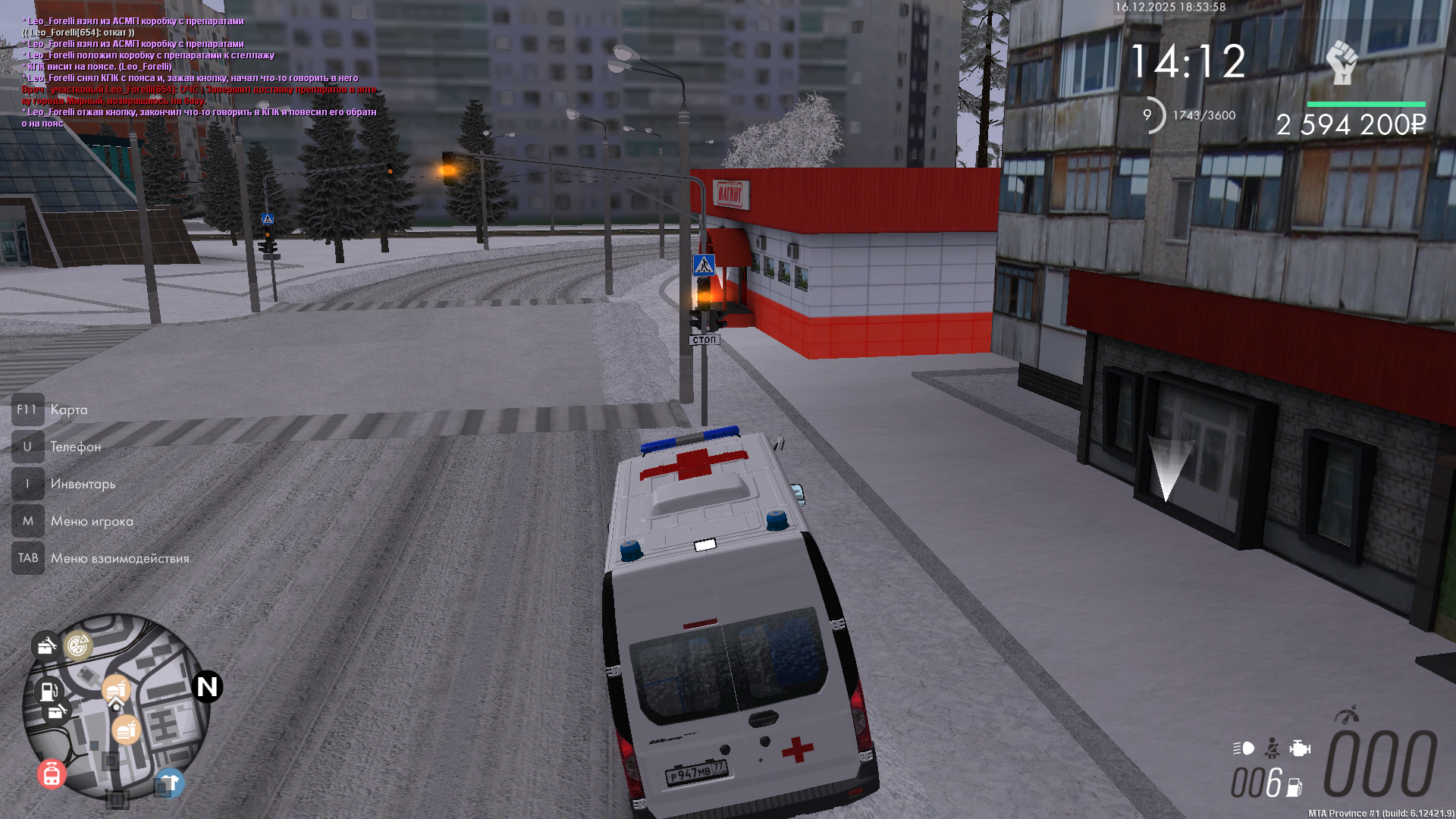Click the fuel pump icon
The image size is (1456, 819).
point(1294,788)
